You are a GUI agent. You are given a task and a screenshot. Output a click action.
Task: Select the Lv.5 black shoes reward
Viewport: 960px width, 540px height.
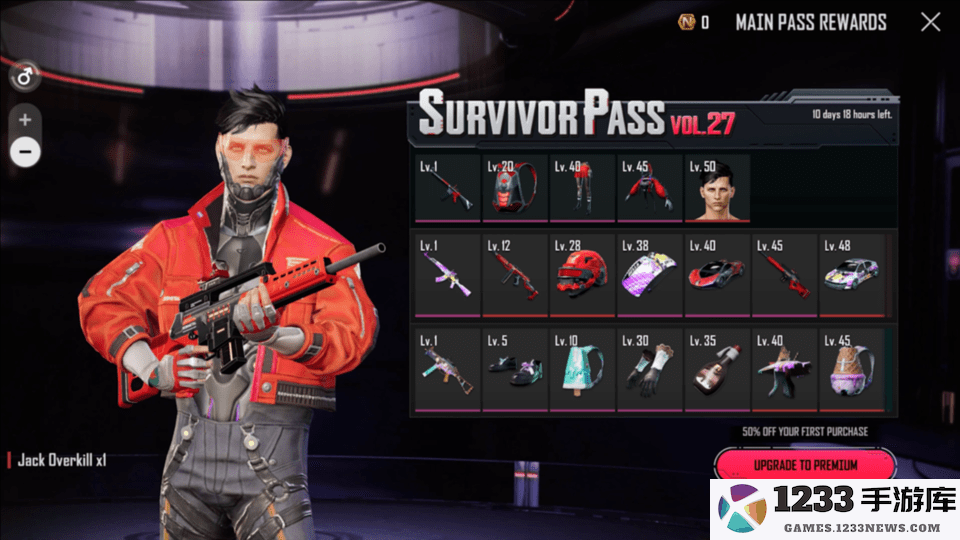click(x=514, y=368)
